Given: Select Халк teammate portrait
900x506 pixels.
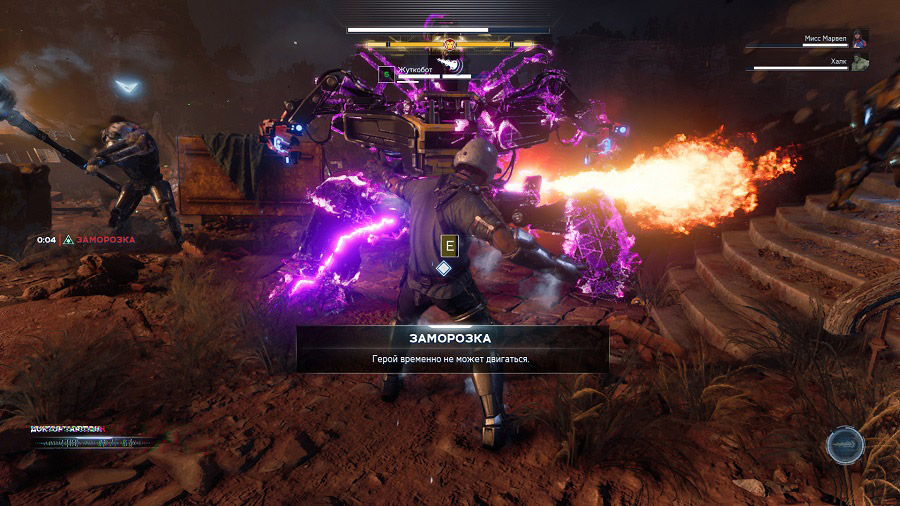Looking at the screenshot, I should point(860,62).
